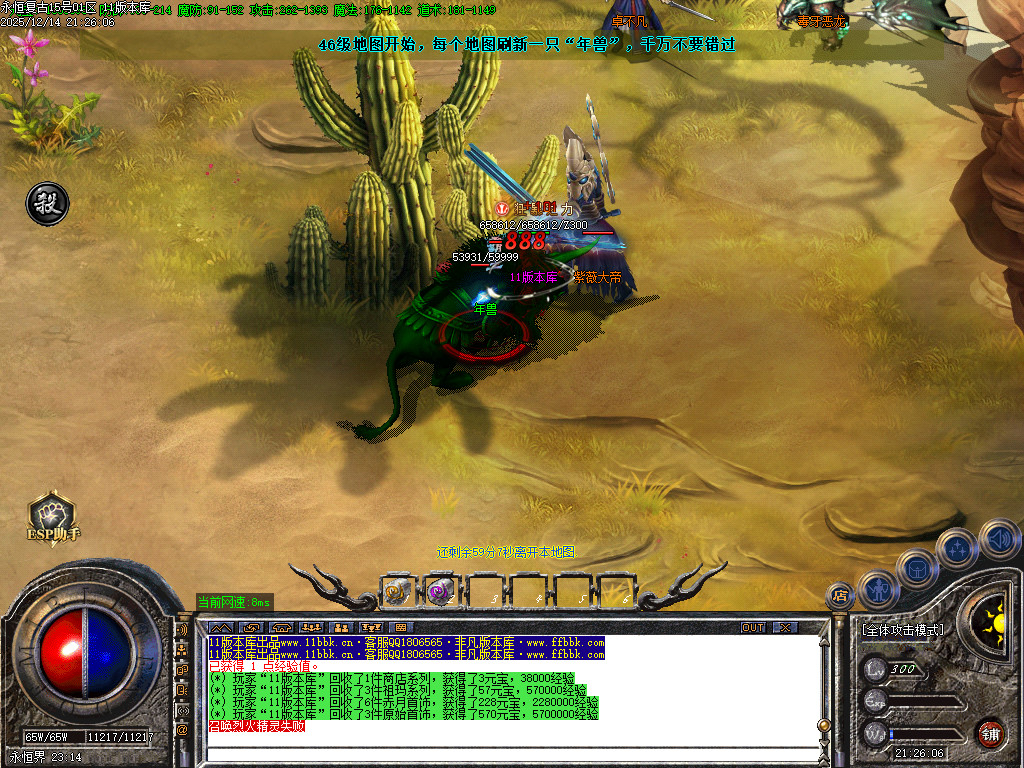Screen dimensions: 1024x768
Task: Open the red 铺 stall button
Action: pyautogui.click(x=990, y=732)
